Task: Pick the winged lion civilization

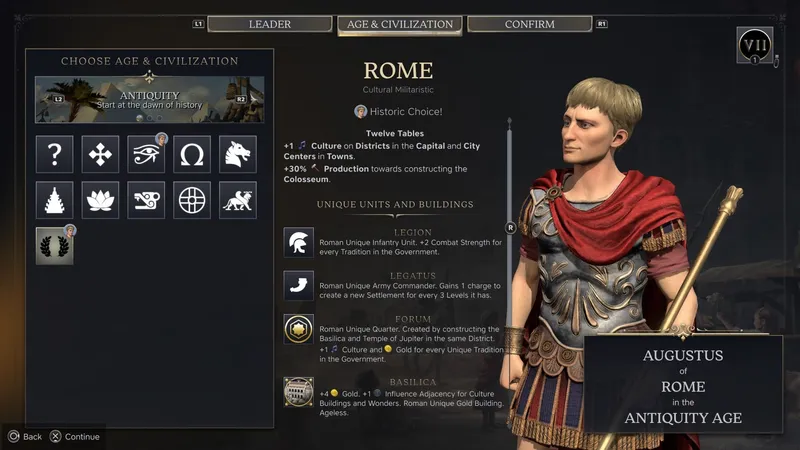Action: (x=238, y=200)
